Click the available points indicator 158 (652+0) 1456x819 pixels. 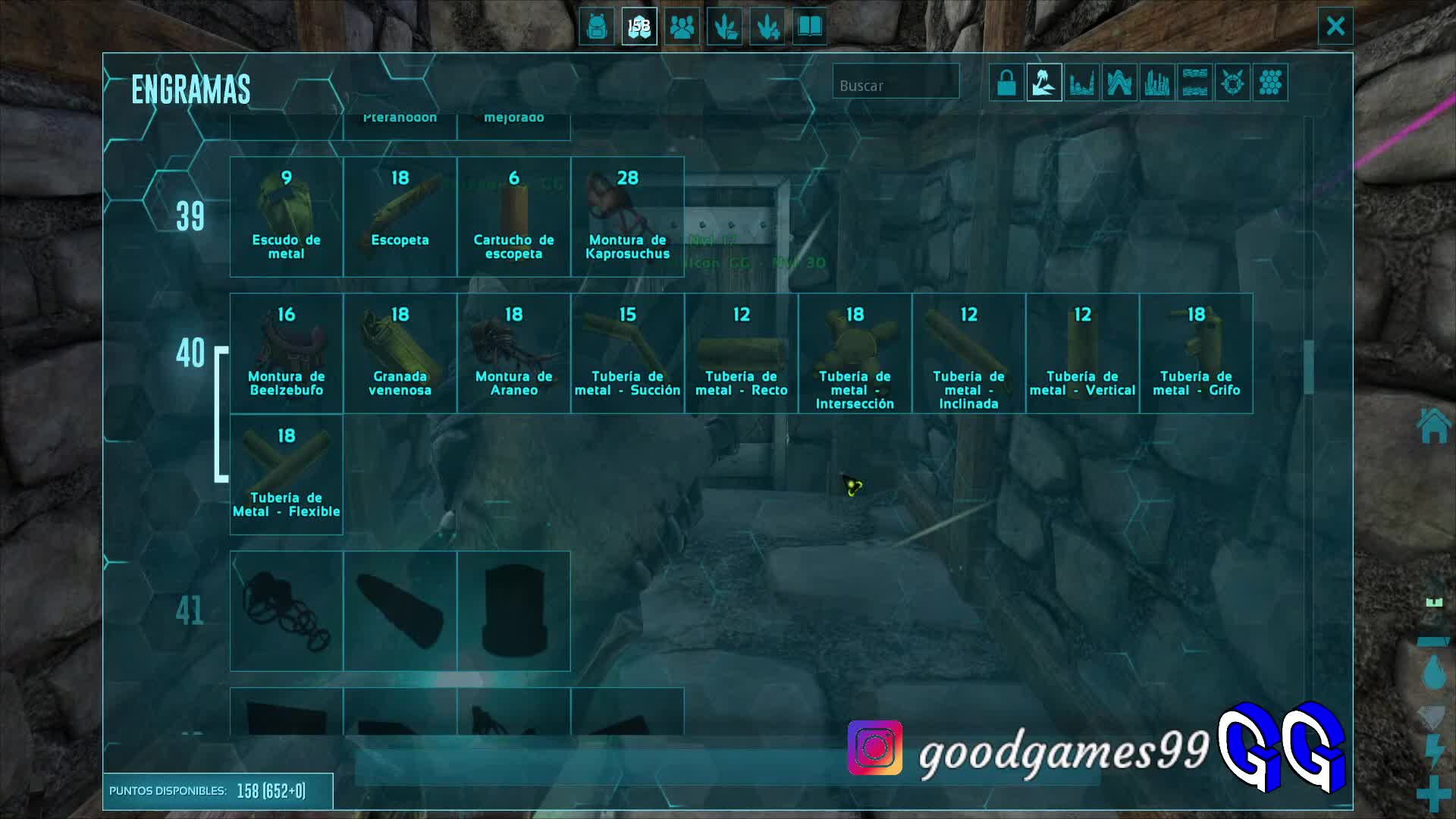220,790
